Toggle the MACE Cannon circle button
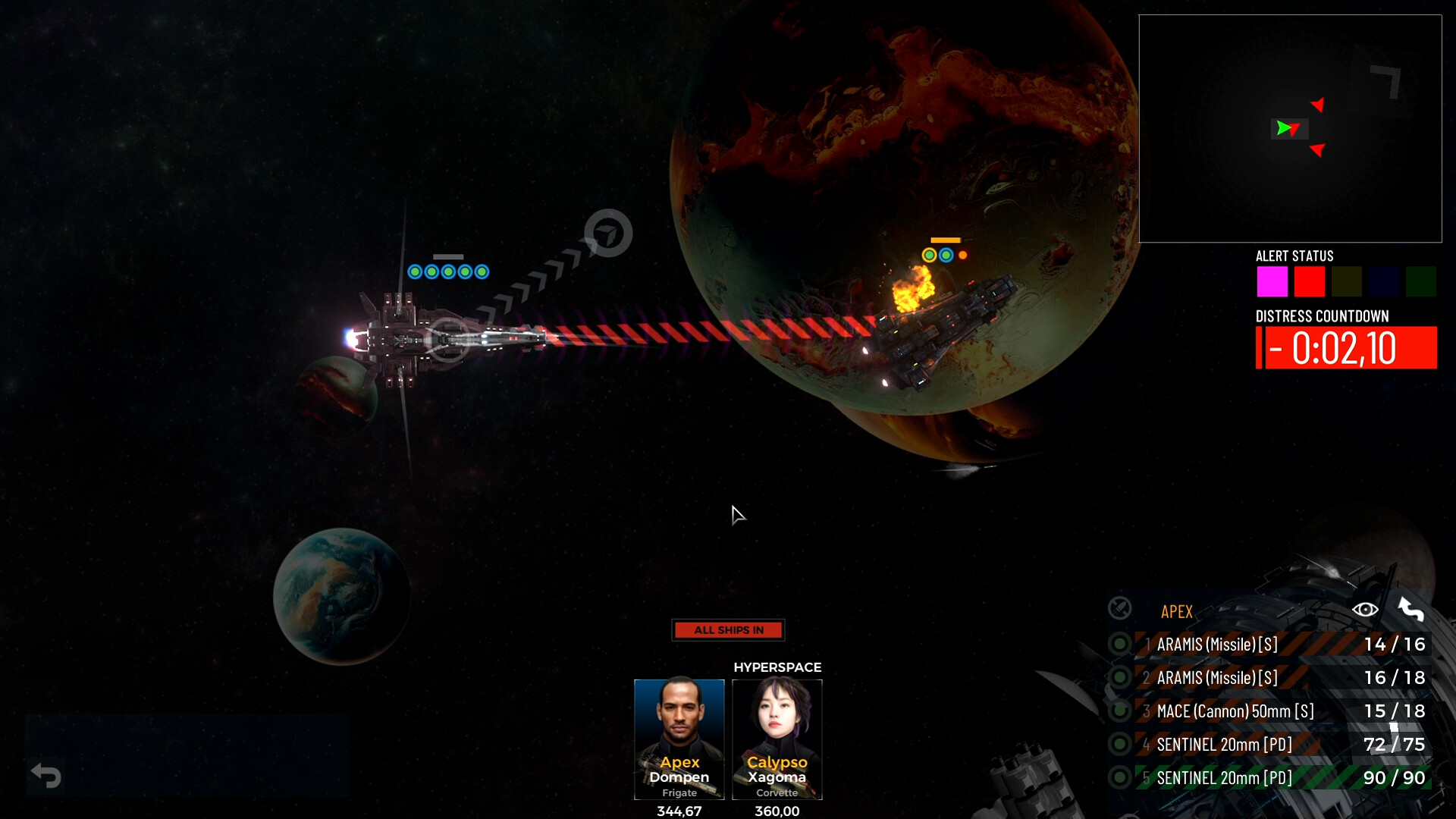The width and height of the screenshot is (1456, 819). tap(1119, 711)
